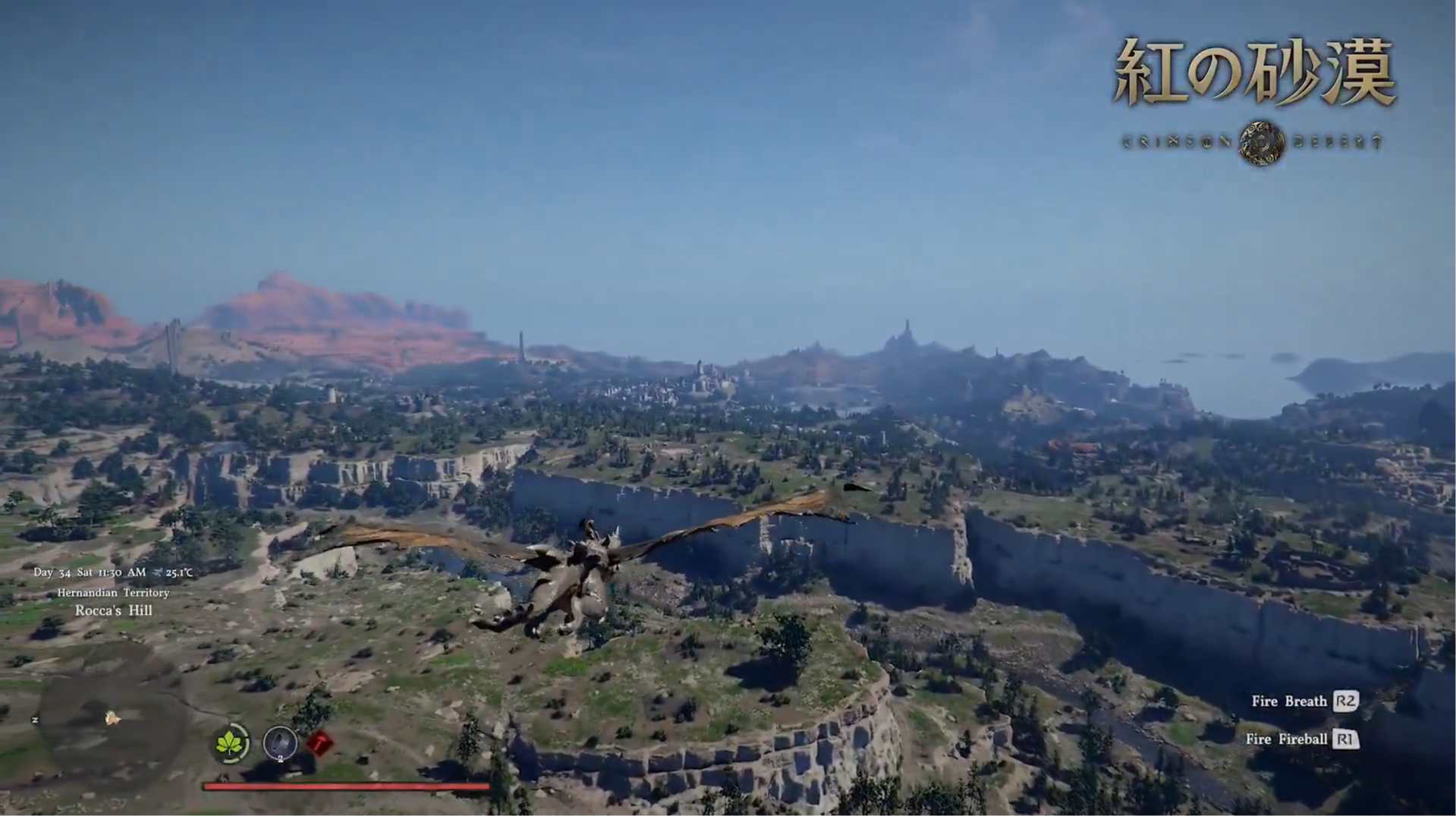Screen dimensions: 1456x816
Task: Click the Hernandian Territory text
Action: pyautogui.click(x=115, y=592)
